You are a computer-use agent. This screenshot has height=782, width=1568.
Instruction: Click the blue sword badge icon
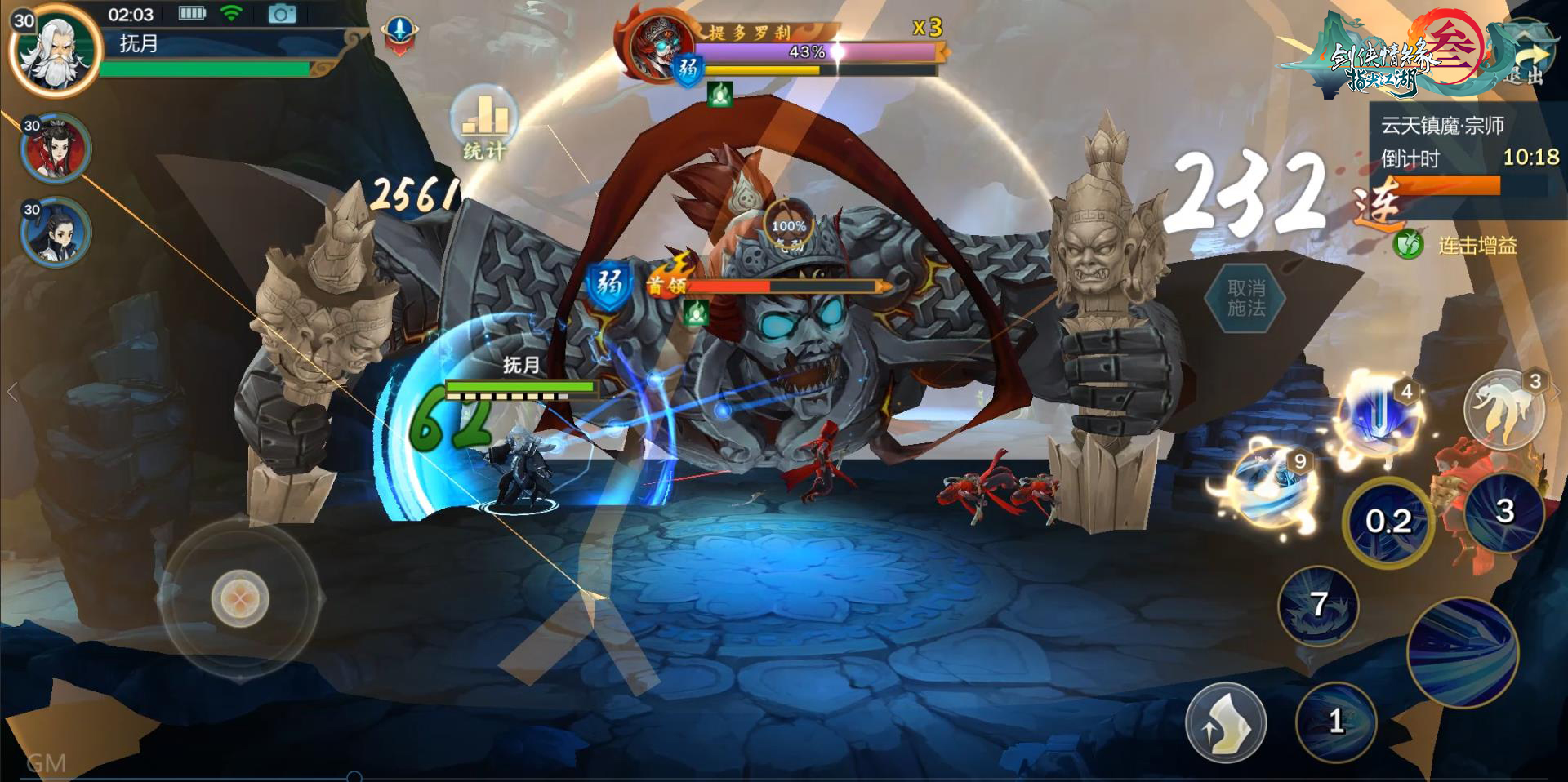[399, 34]
